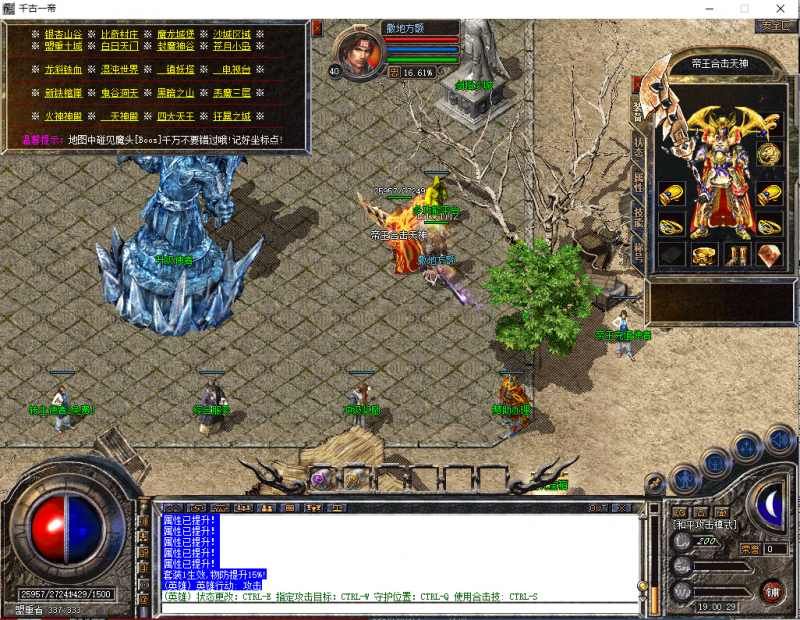
Task: Switch to the 称号 title tab
Action: click(x=639, y=249)
